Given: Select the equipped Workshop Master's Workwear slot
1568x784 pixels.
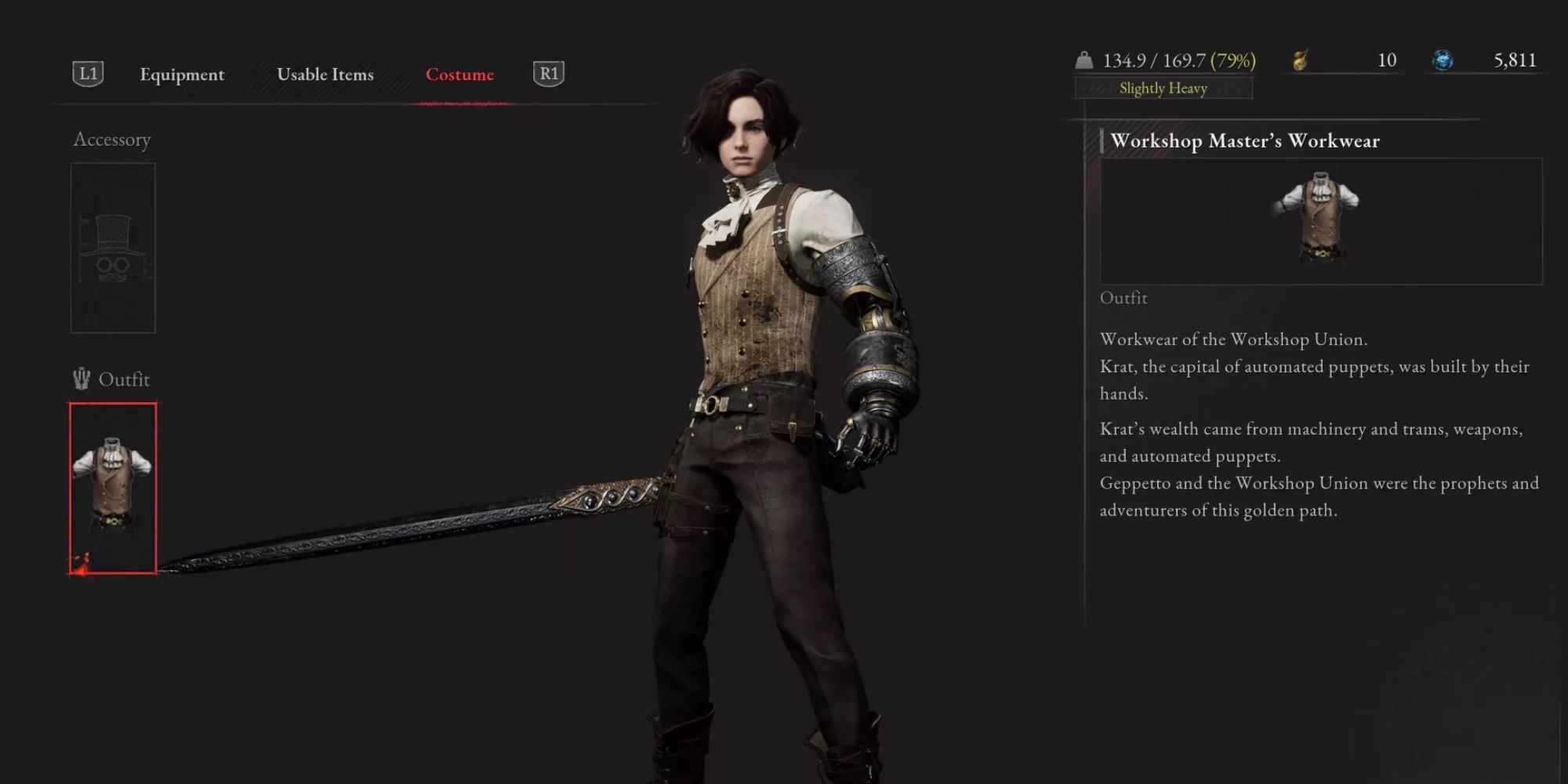Looking at the screenshot, I should (113, 486).
